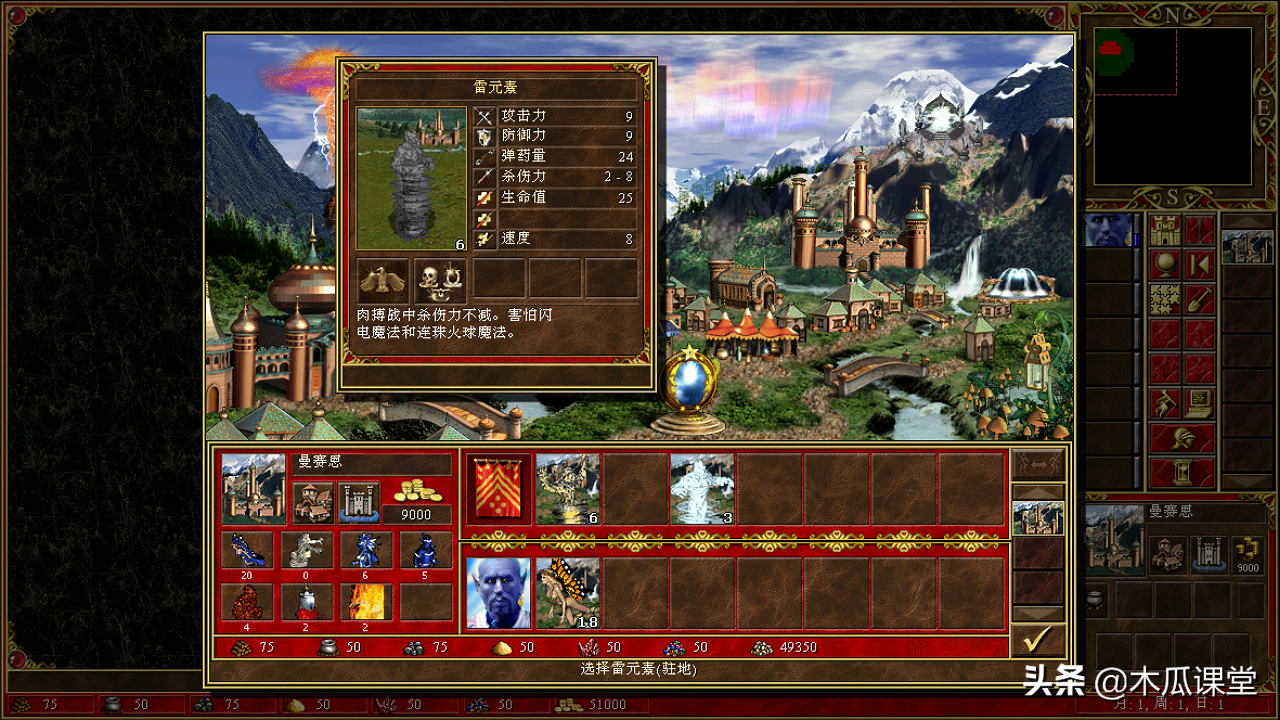Activate the split troops arrows button
1280x720 pixels.
[1038, 465]
